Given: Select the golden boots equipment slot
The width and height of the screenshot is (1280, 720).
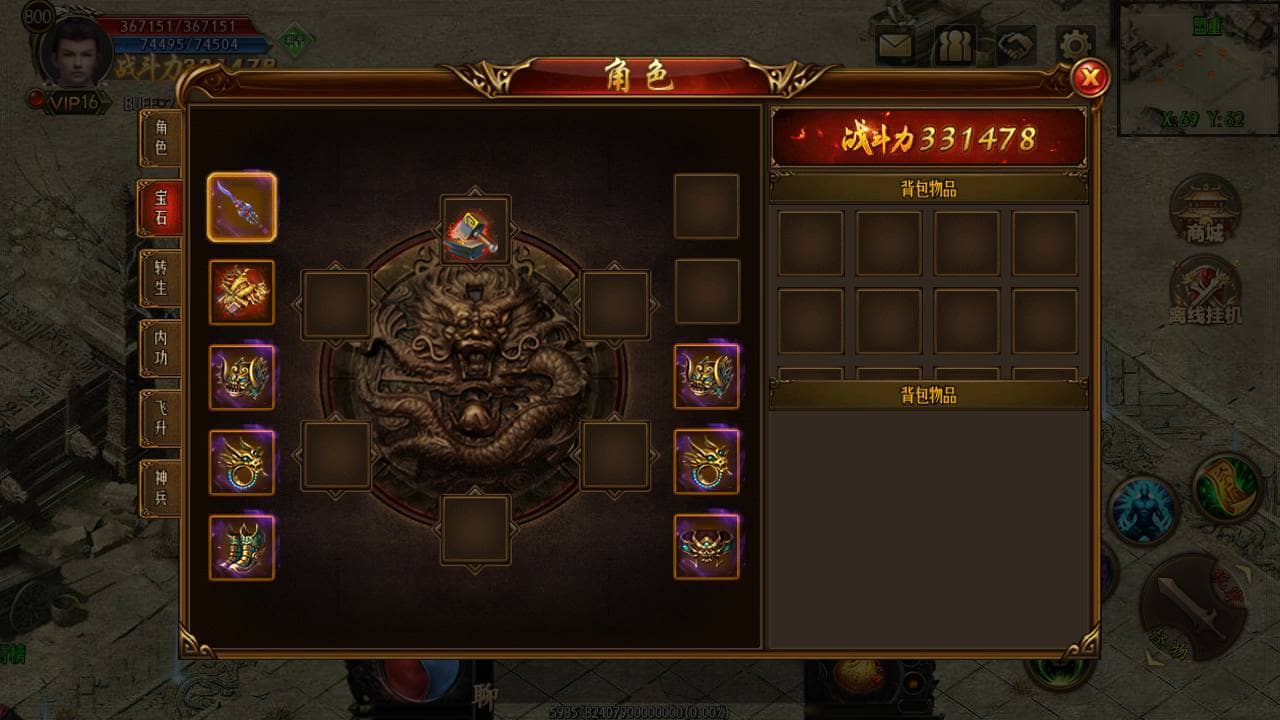Looking at the screenshot, I should coord(242,547).
